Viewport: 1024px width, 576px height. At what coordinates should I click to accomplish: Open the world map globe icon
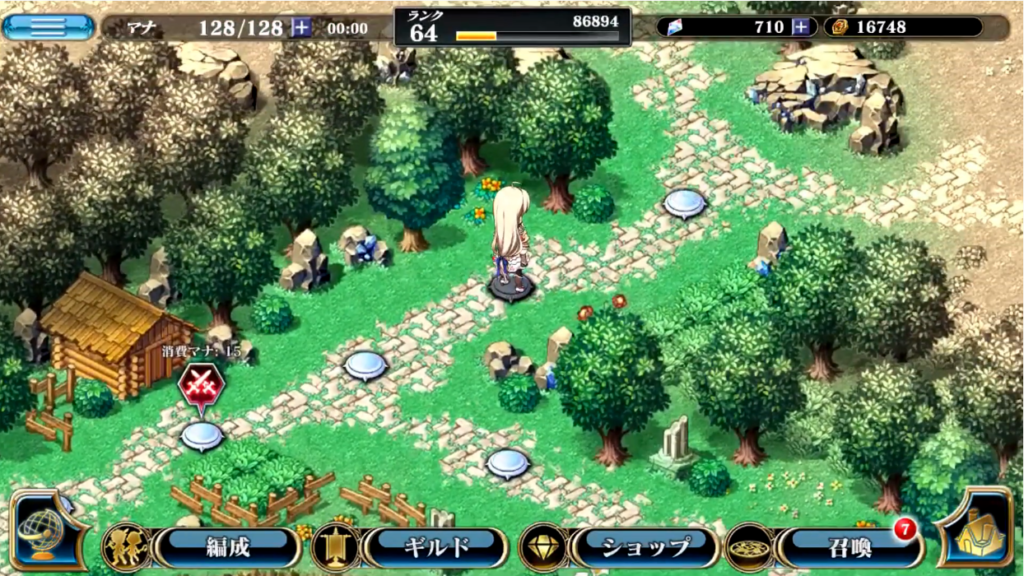point(48,532)
